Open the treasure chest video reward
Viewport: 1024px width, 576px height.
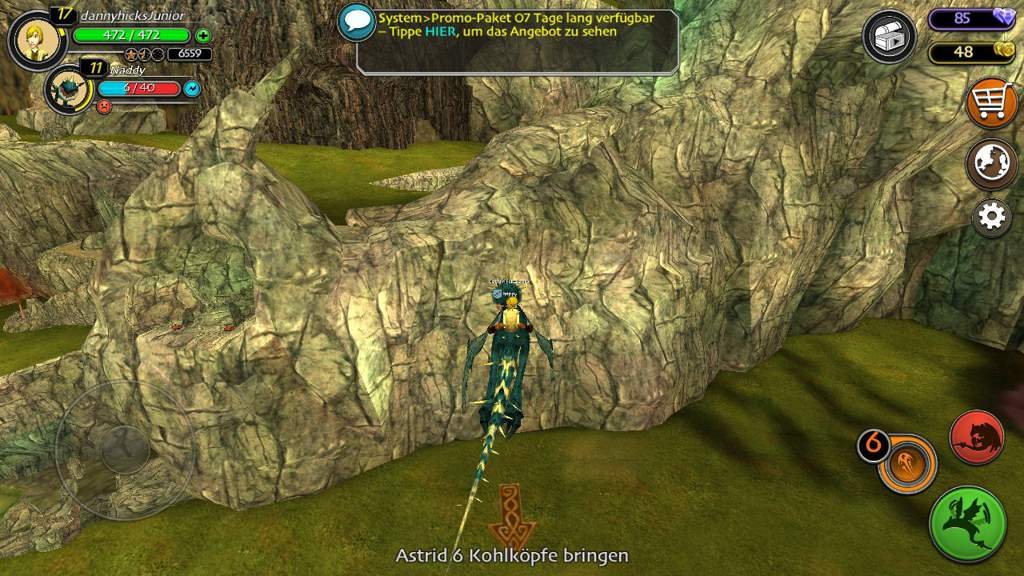(x=888, y=38)
